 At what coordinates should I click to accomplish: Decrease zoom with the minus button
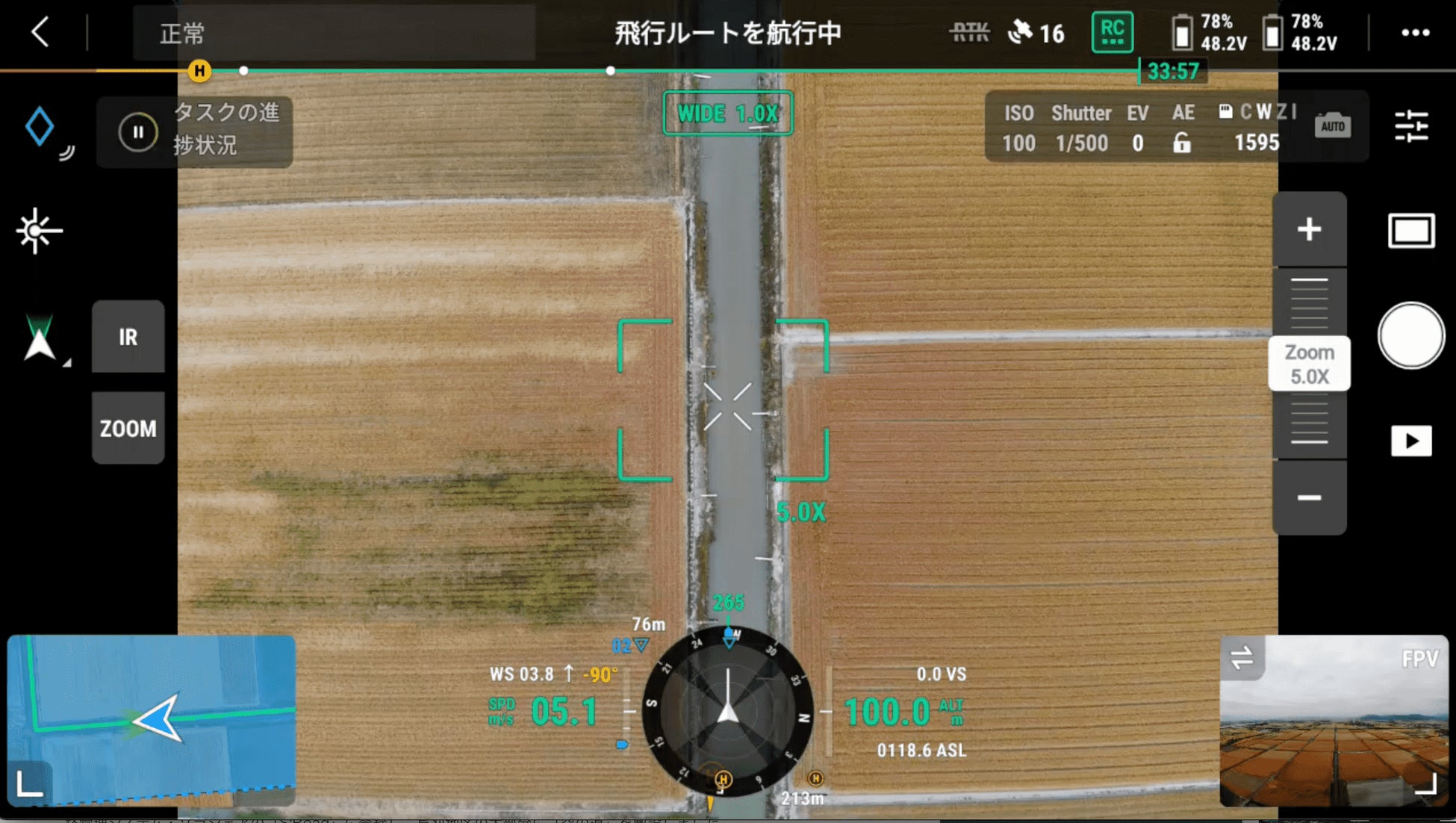(x=1309, y=497)
